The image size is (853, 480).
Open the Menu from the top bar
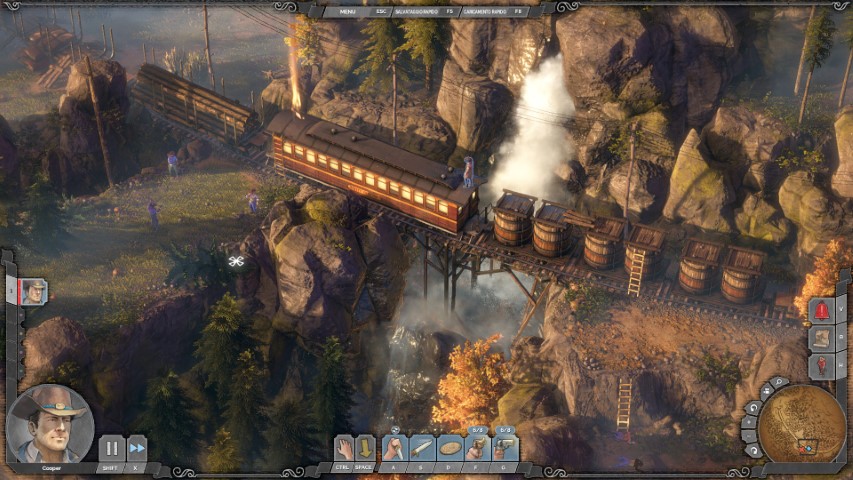[348, 11]
